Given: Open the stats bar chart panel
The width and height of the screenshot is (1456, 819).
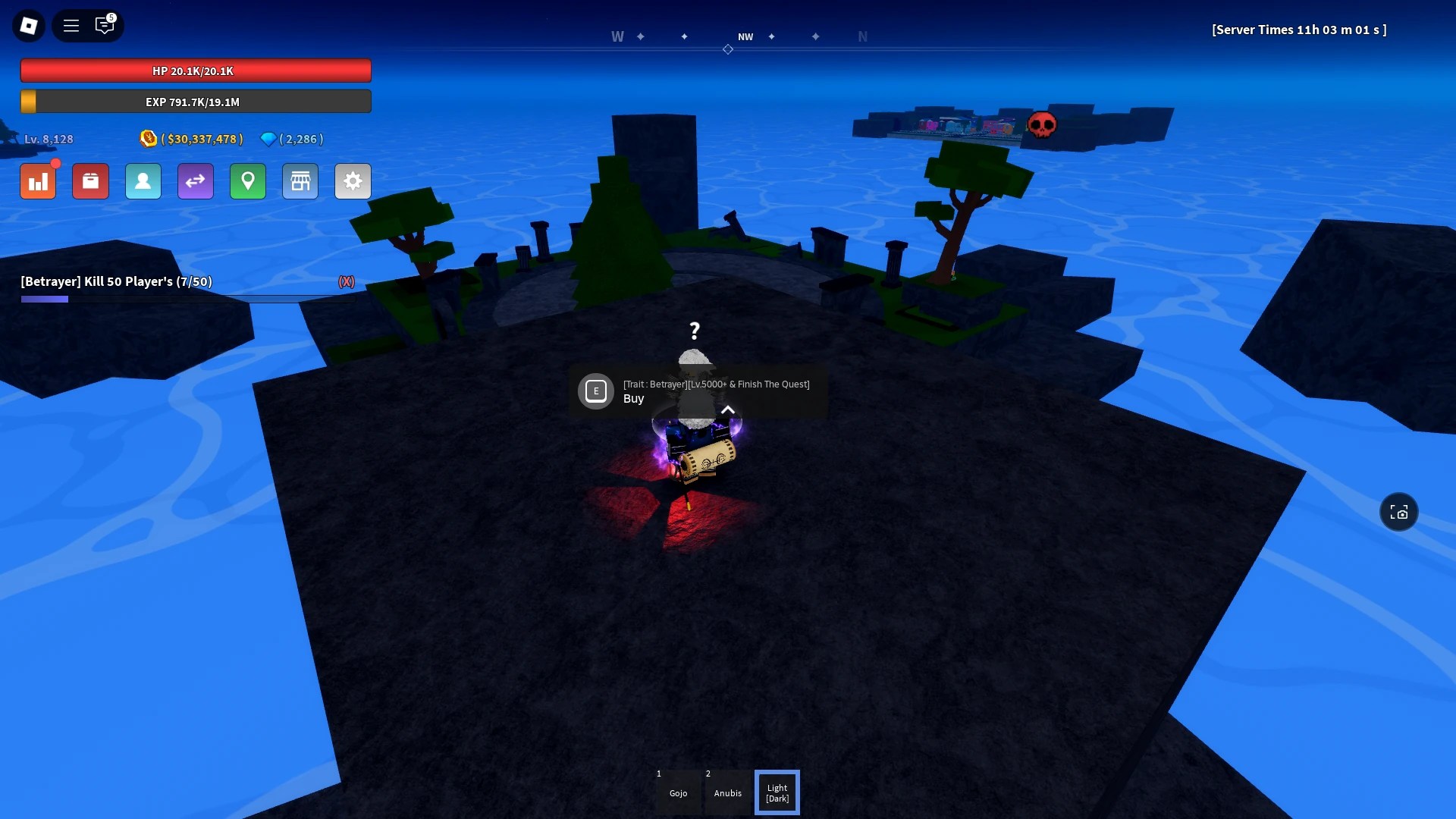Looking at the screenshot, I should pos(38,181).
